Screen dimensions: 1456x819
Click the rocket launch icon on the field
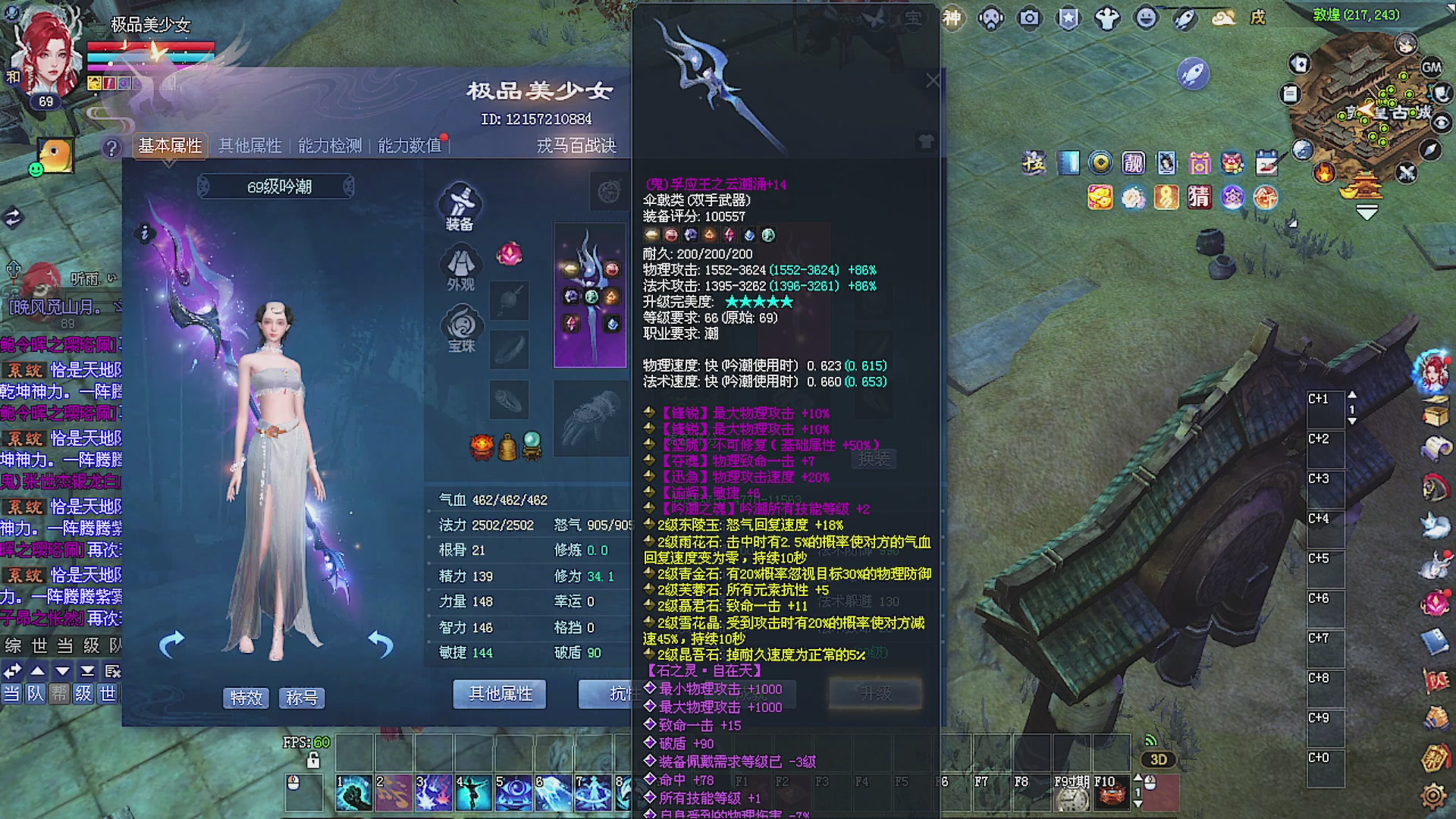click(x=1193, y=74)
